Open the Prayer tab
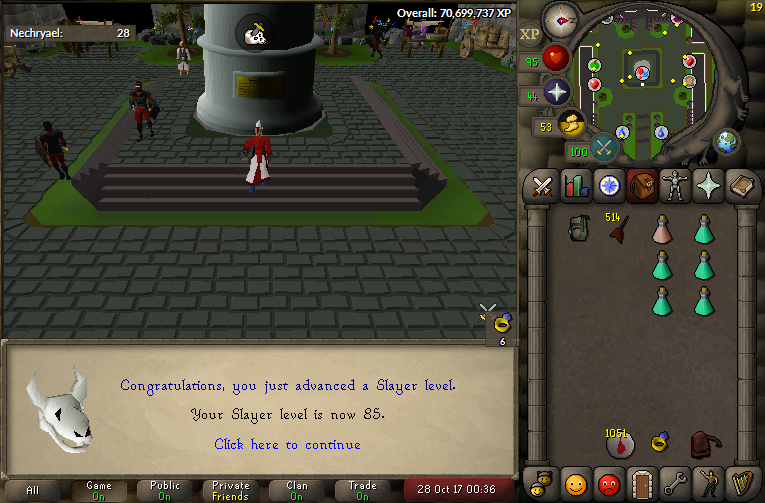765x503 pixels. pos(709,187)
